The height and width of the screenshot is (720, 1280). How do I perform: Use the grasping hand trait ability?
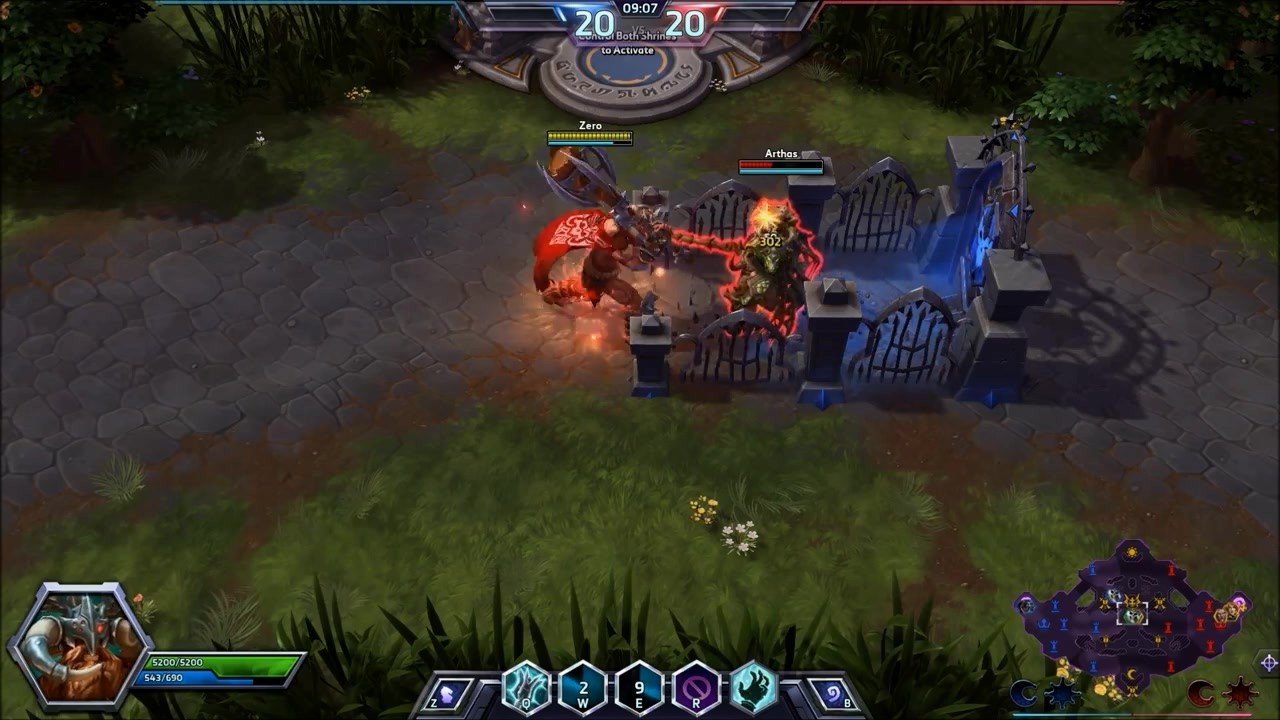(753, 688)
